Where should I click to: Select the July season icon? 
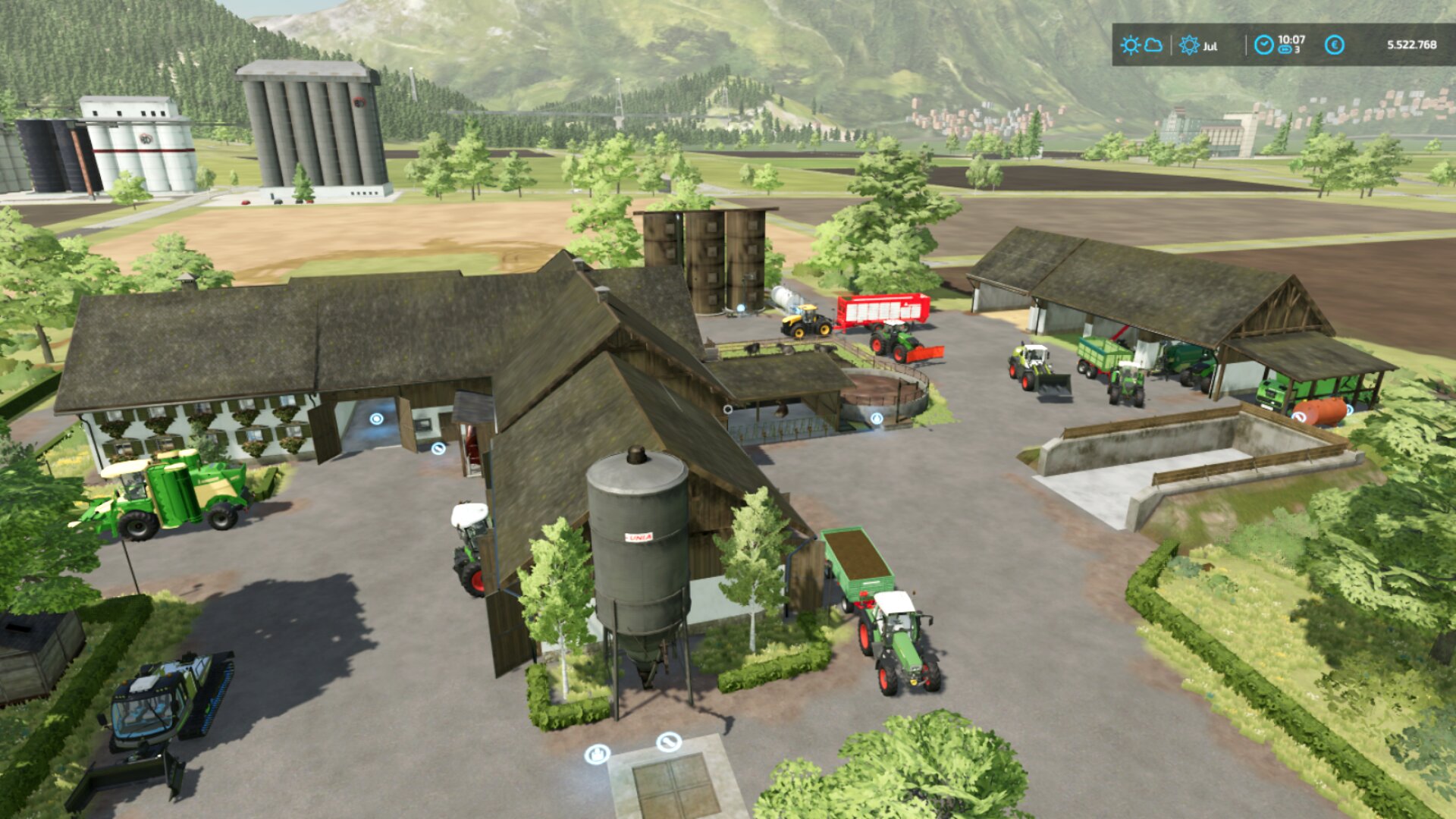(x=1189, y=45)
